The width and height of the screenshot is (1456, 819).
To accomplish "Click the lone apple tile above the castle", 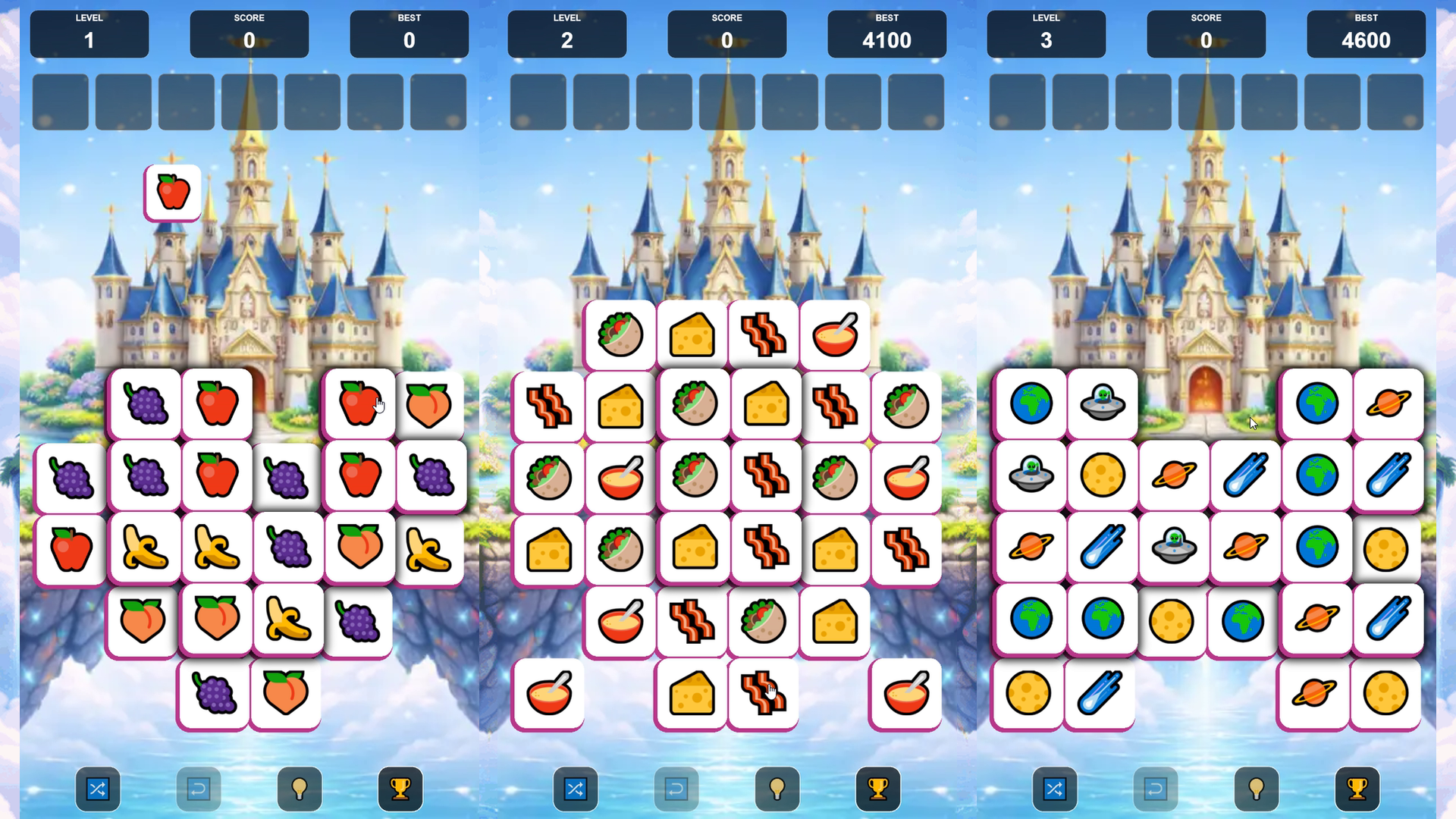I will (171, 191).
